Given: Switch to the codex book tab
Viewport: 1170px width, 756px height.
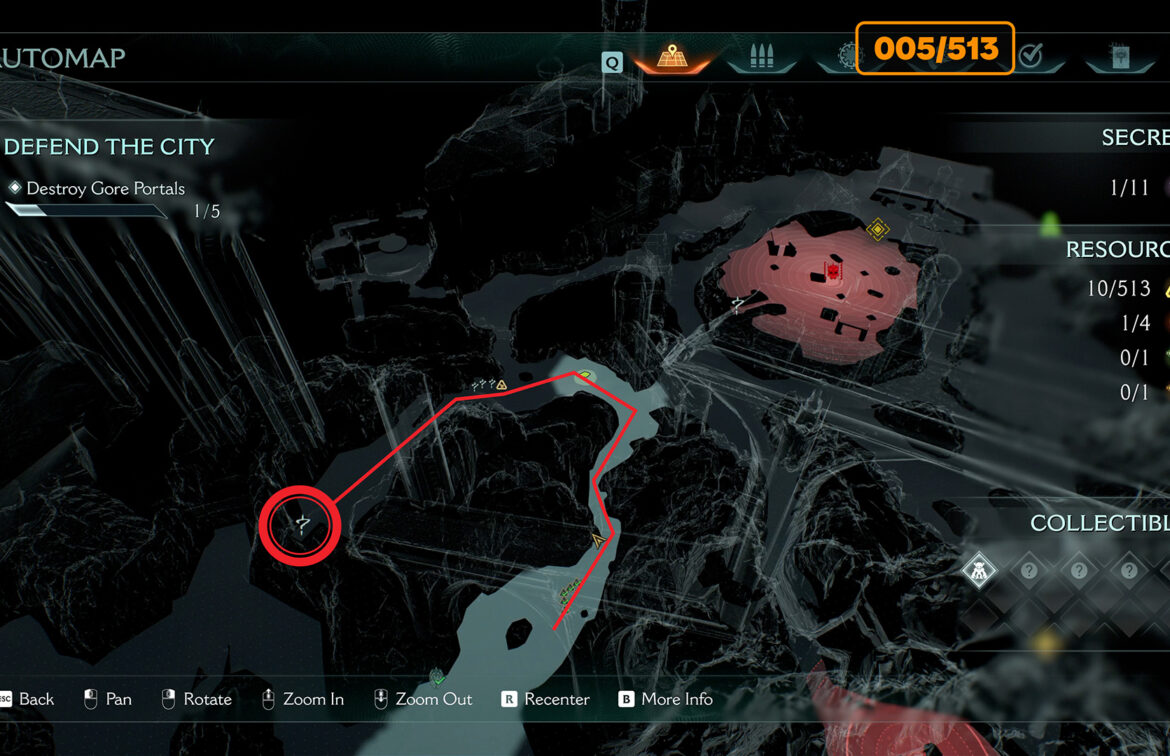Looking at the screenshot, I should [1119, 56].
